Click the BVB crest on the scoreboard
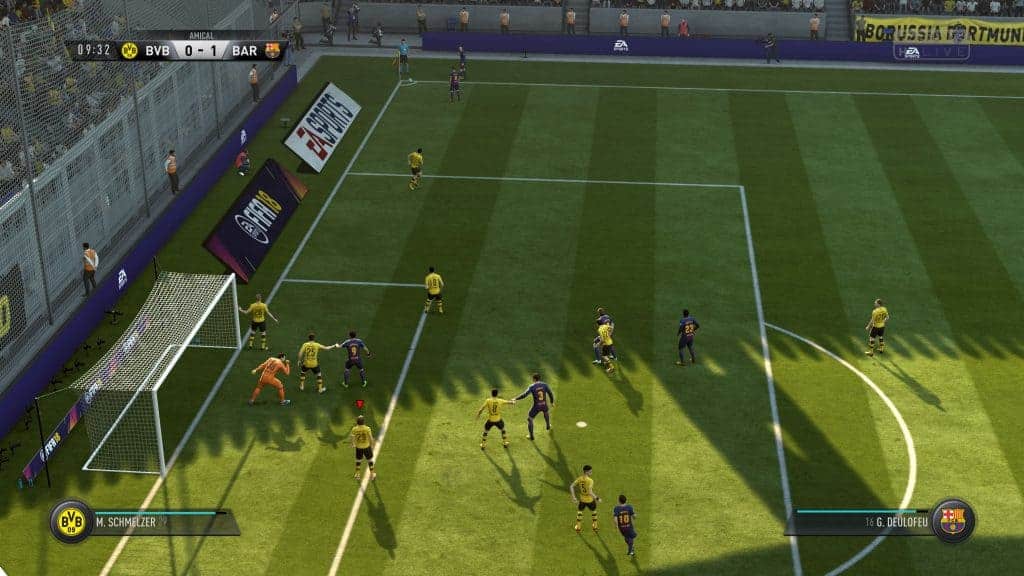 (129, 50)
